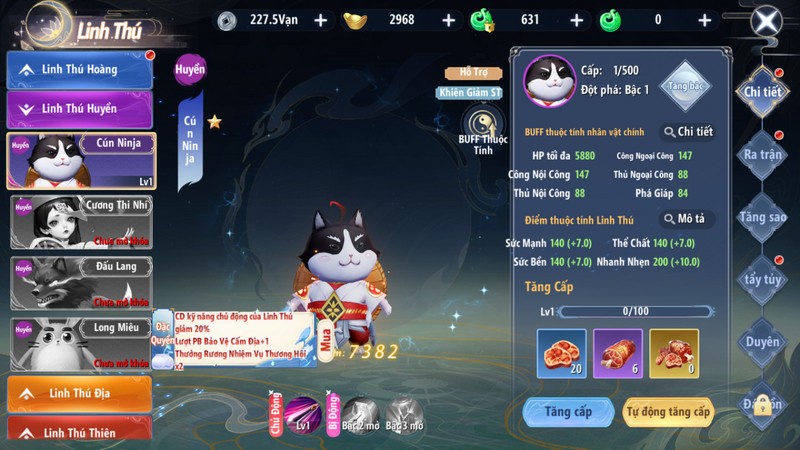Expand the Linh Thú Thiên category
800x450 pixels.
pos(80,433)
